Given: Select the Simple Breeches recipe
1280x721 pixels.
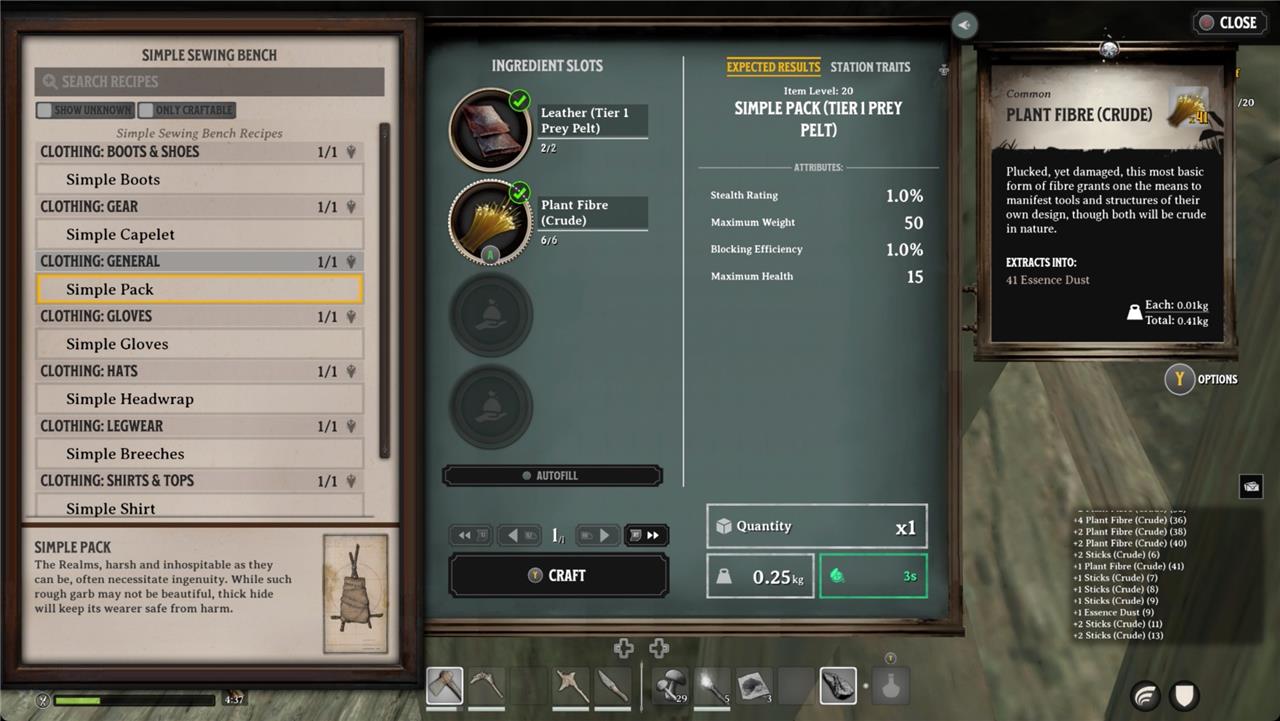Looking at the screenshot, I should (x=199, y=454).
